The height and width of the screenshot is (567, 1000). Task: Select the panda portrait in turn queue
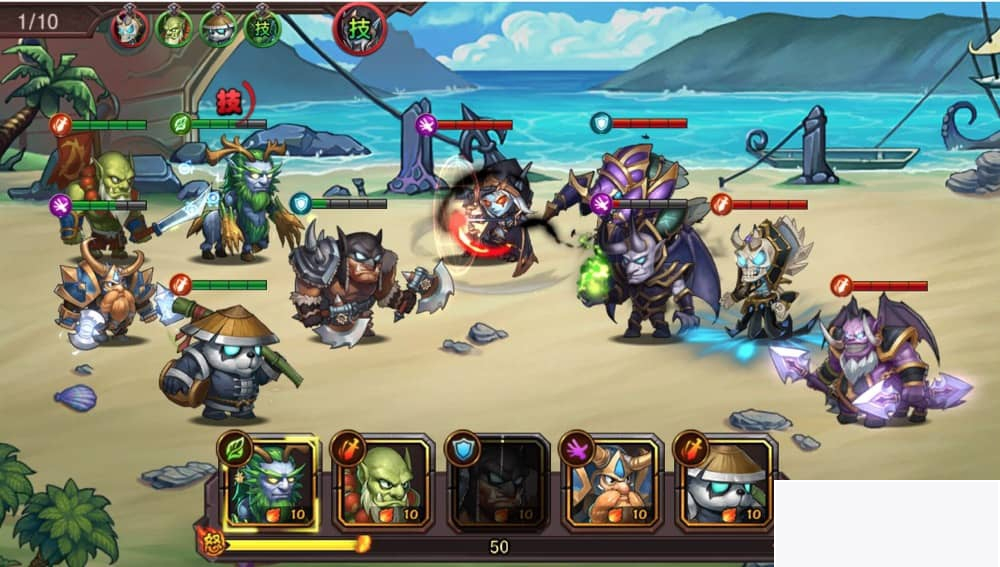pyautogui.click(x=218, y=27)
